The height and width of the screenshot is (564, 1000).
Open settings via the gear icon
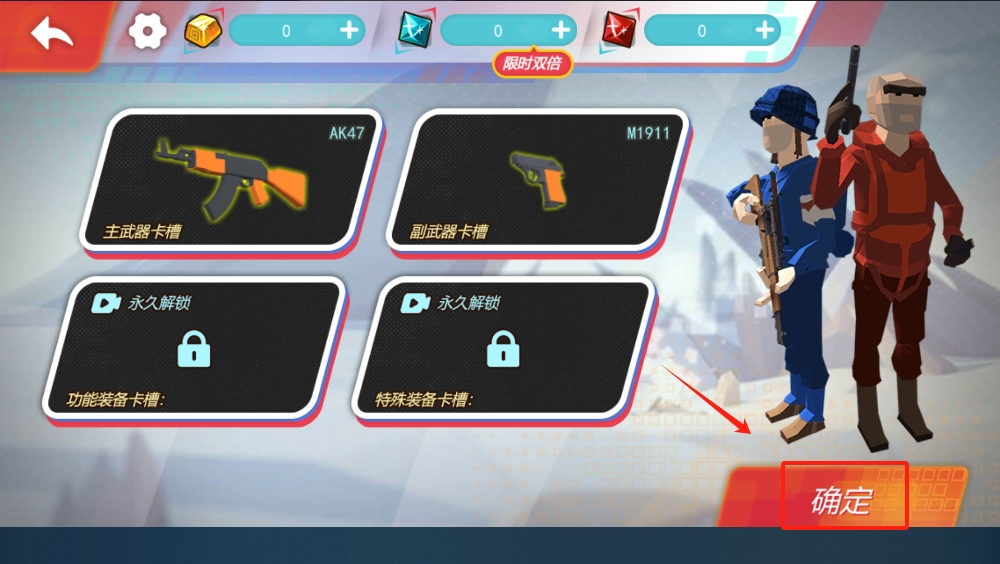point(147,31)
